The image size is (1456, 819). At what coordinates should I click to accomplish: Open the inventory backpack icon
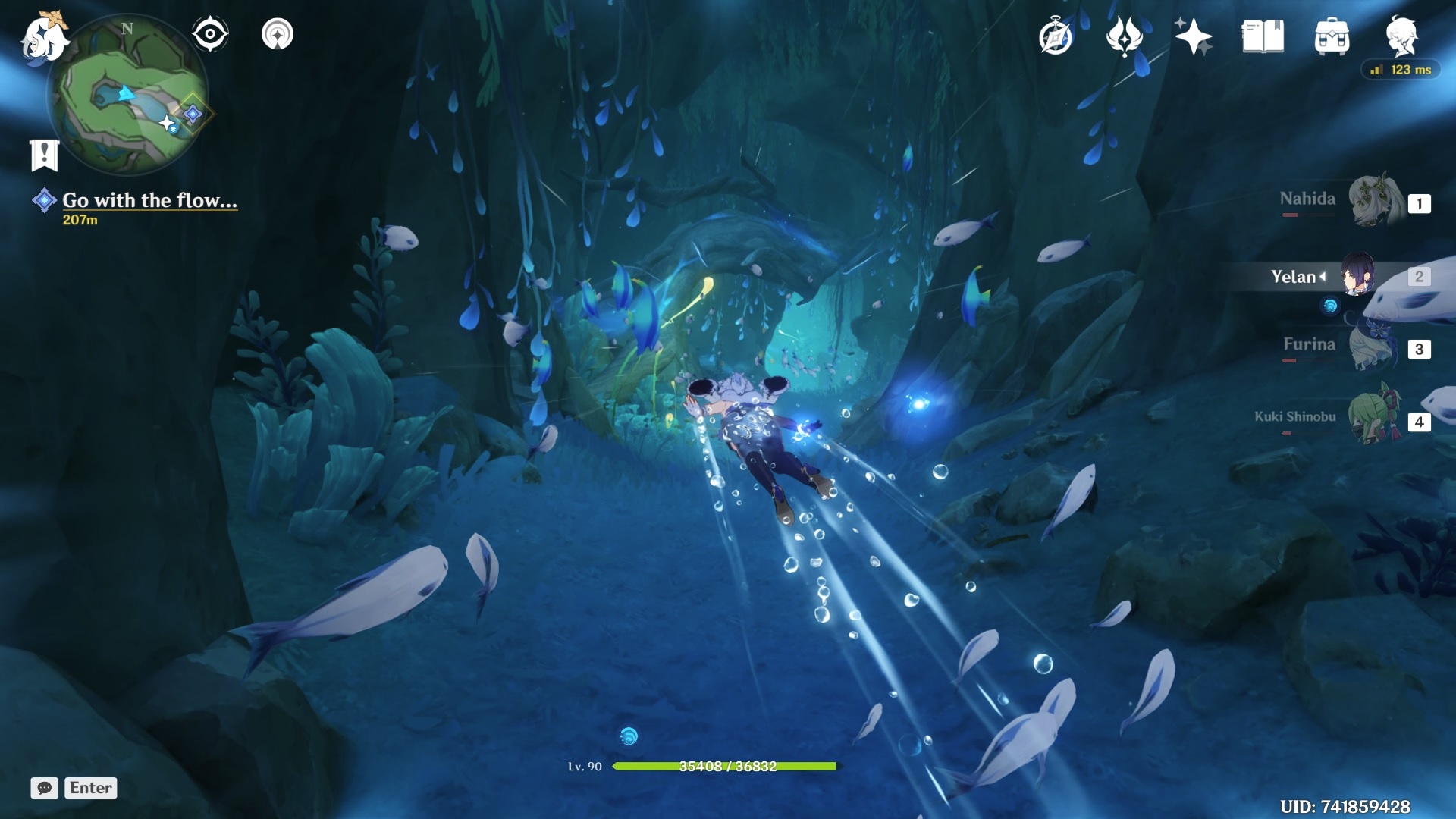[x=1331, y=34]
